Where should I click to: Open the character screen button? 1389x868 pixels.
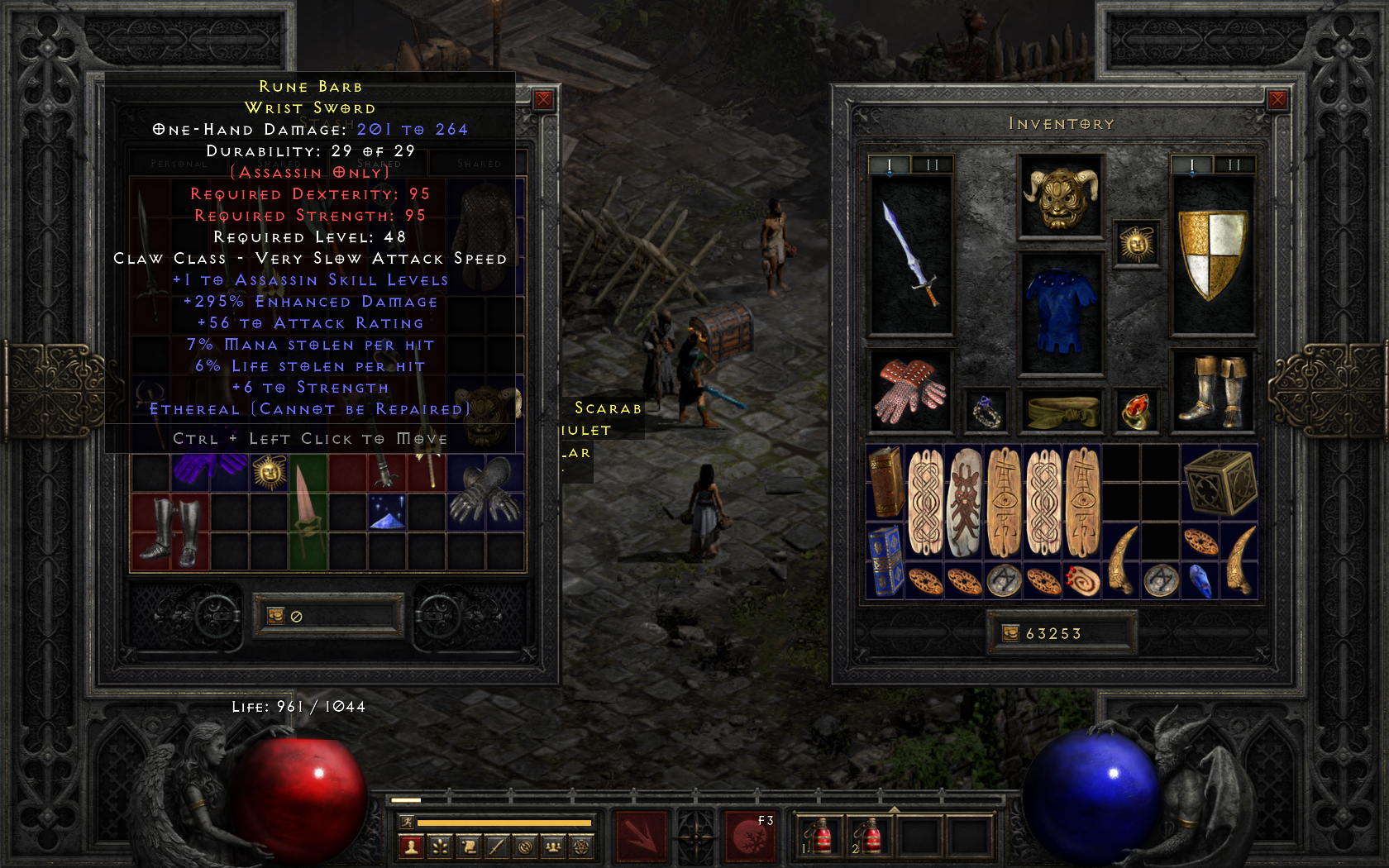pyautogui.click(x=411, y=847)
